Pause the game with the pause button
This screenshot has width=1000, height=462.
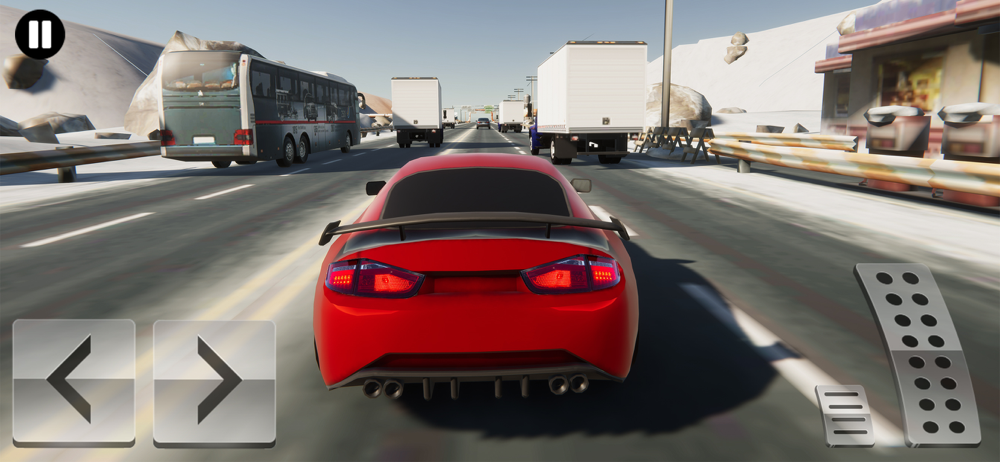pos(40,34)
